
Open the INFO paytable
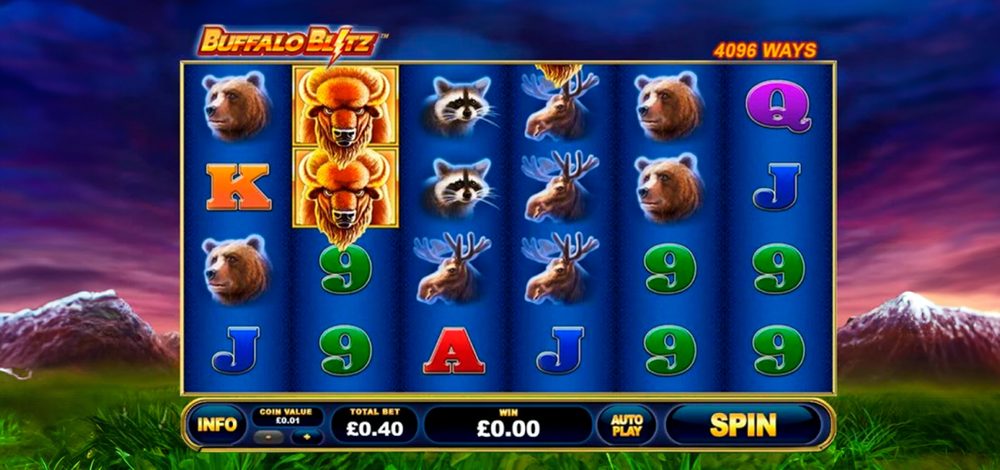pyautogui.click(x=216, y=424)
